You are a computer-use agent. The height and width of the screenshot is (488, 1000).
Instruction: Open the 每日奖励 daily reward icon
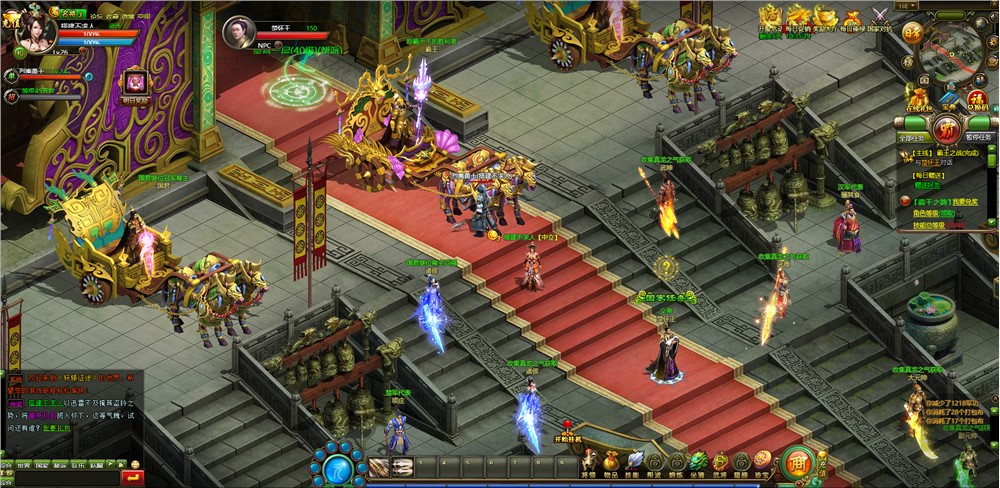(134, 81)
